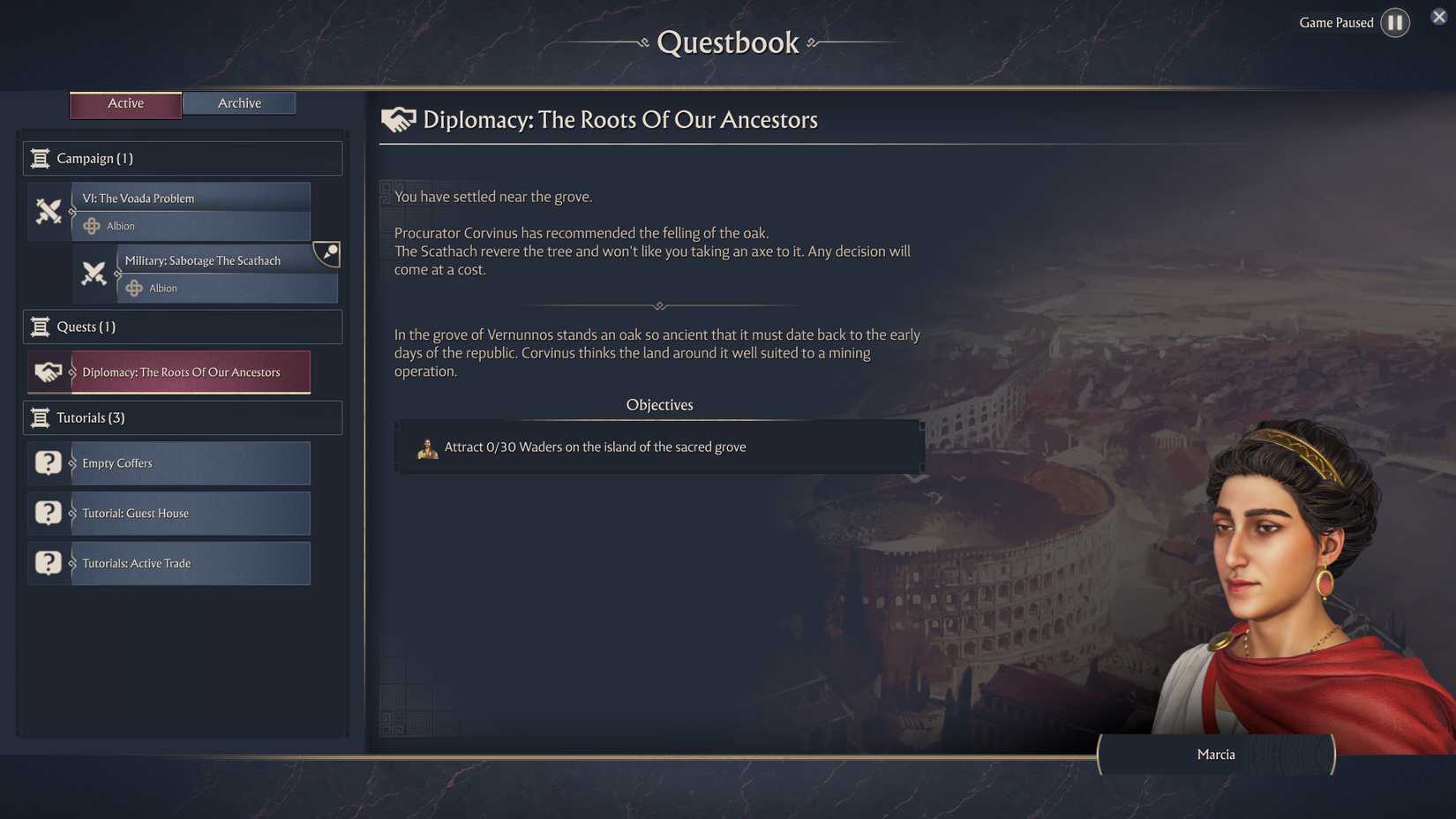
Task: Click the scroll icon on the Campaign header
Action: click(41, 158)
